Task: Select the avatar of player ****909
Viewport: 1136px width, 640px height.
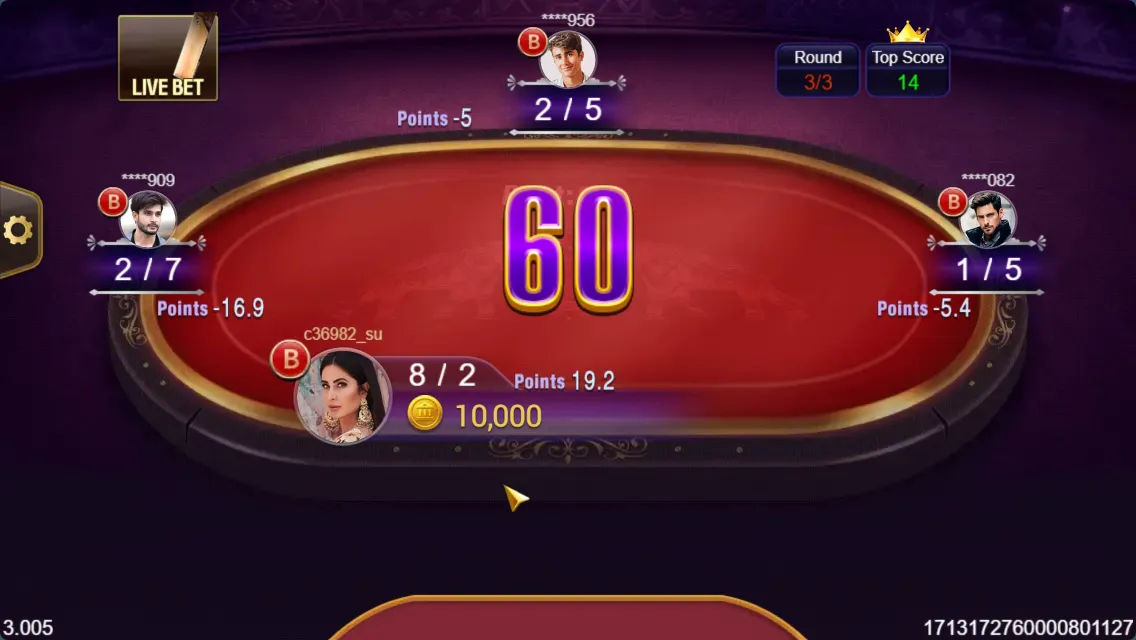Action: [147, 219]
